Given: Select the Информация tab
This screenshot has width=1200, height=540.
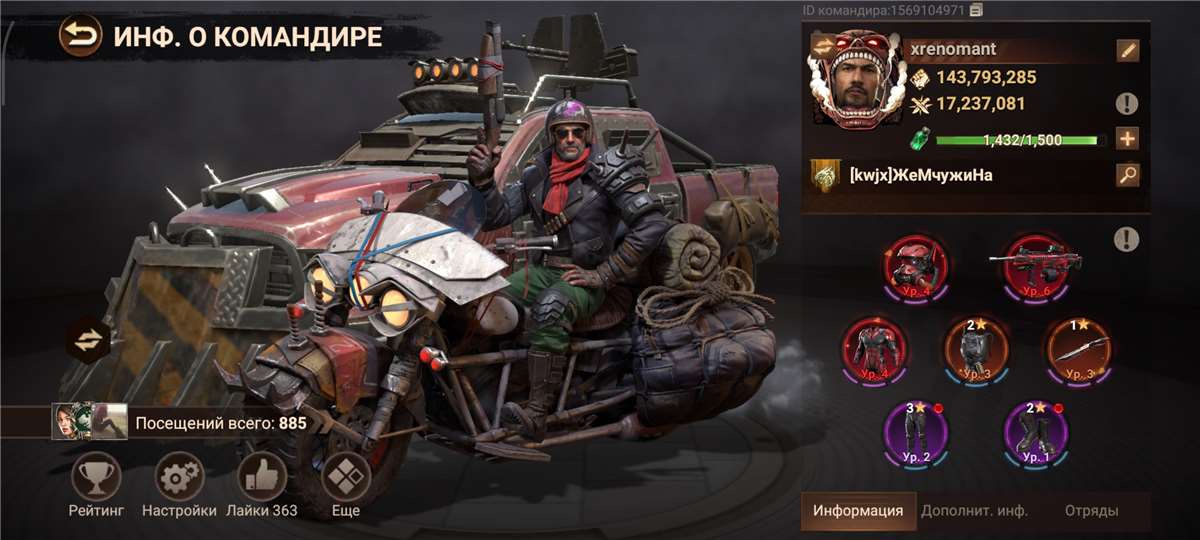Looking at the screenshot, I should pyautogui.click(x=858, y=510).
